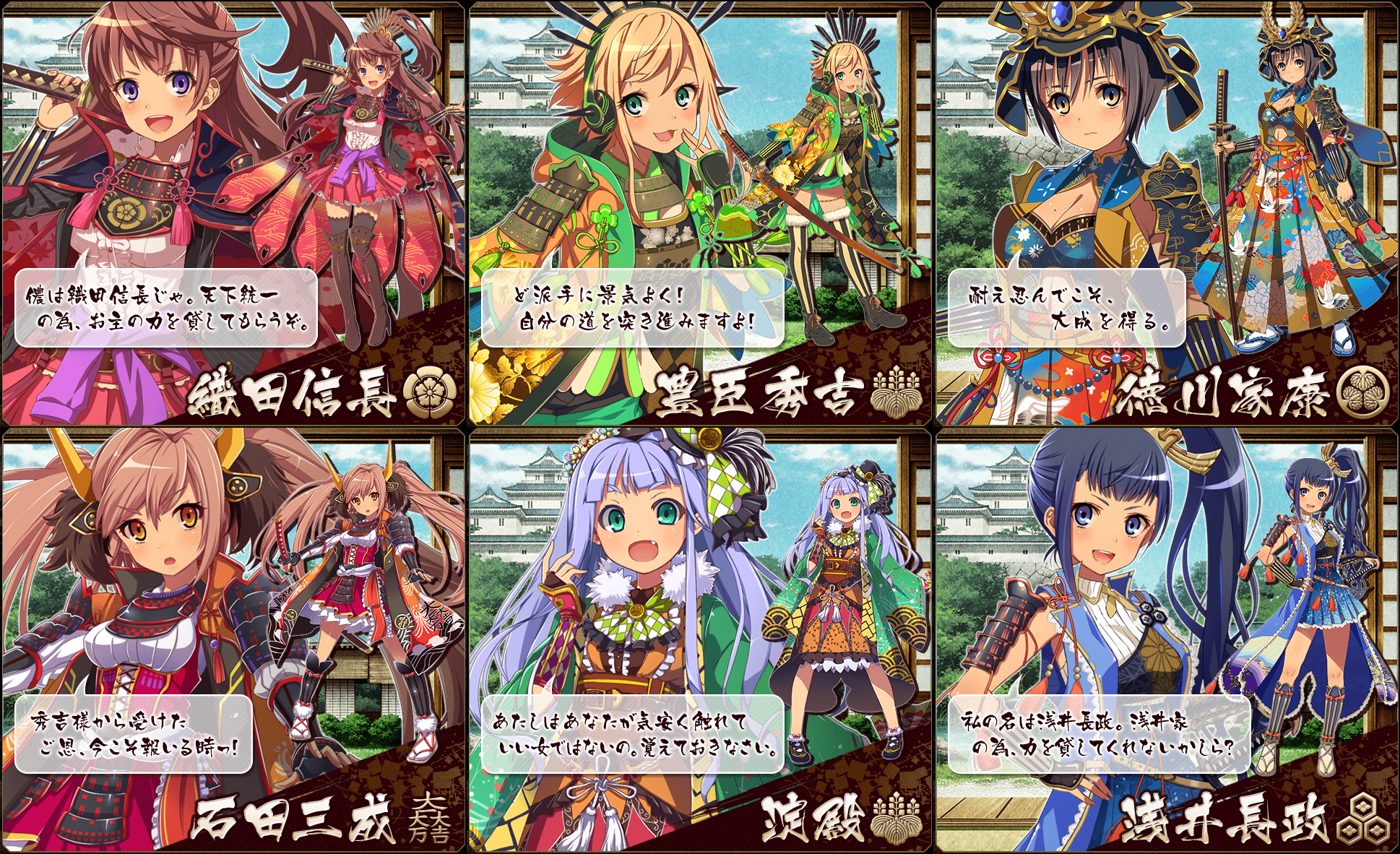Select the Oda Nobunaga (織田信長) character card
Screen dimensions: 1400x854
tap(233, 214)
